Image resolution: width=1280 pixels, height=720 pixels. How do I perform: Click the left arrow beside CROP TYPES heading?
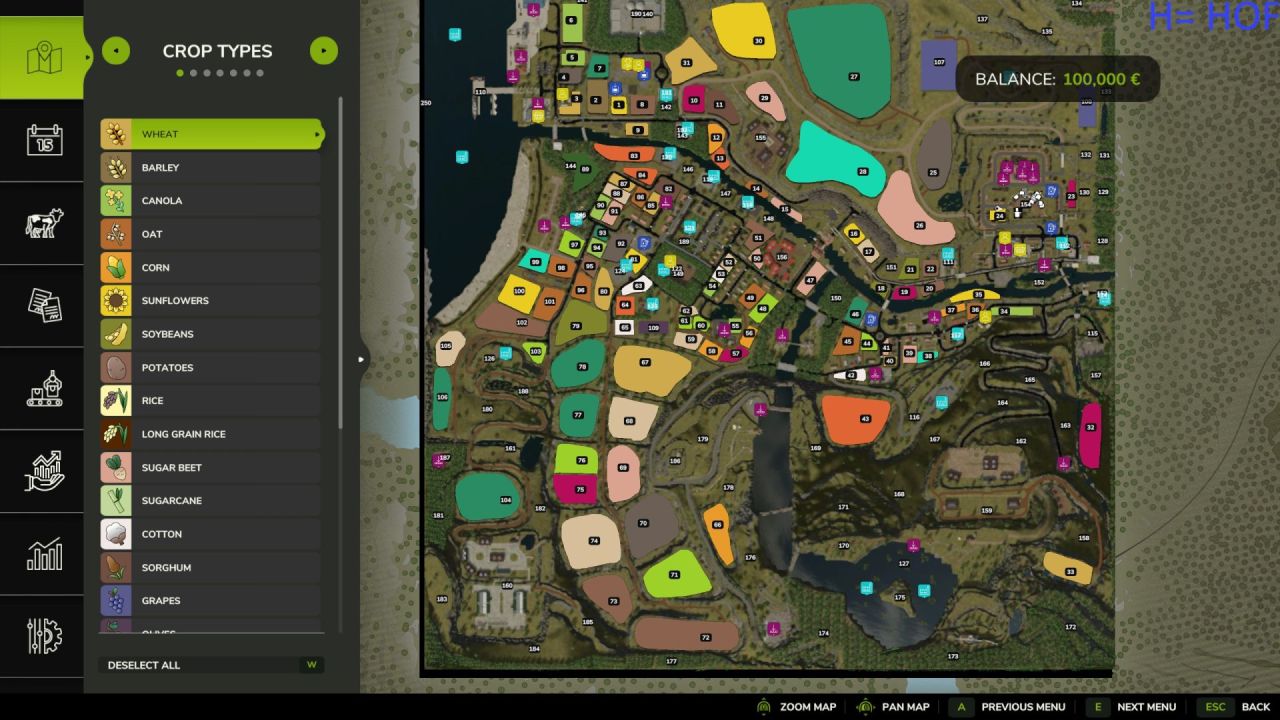point(115,50)
